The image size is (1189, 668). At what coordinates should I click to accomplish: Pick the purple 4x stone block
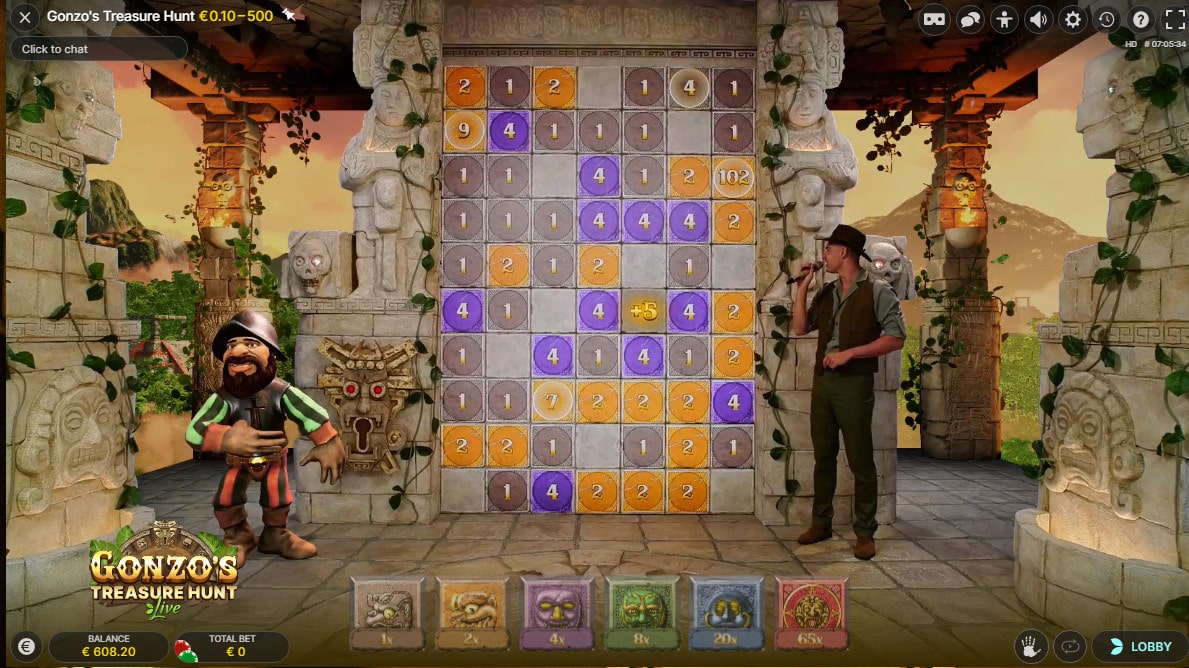click(558, 611)
